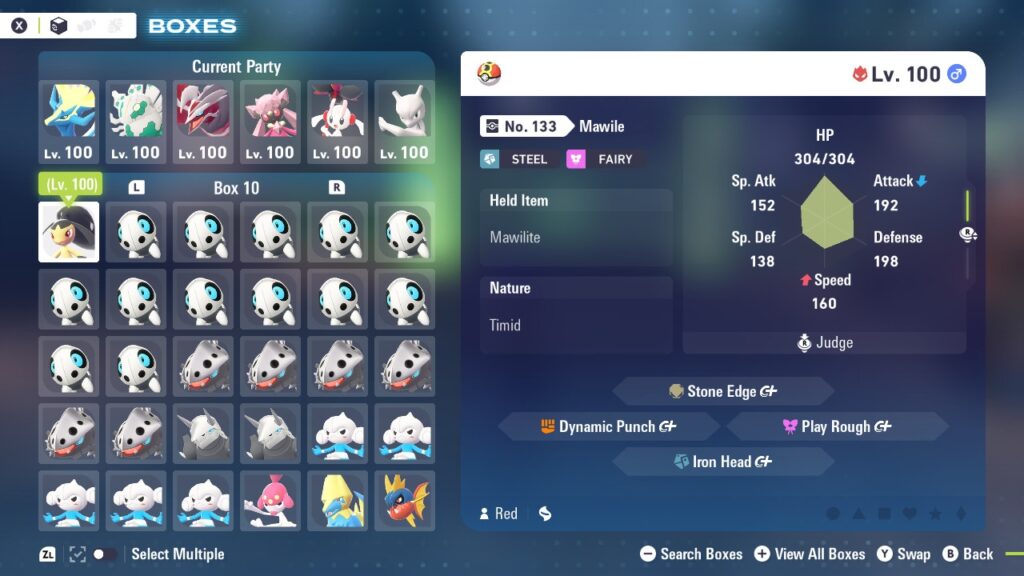Pick Yveltal in the party row

(x=203, y=122)
